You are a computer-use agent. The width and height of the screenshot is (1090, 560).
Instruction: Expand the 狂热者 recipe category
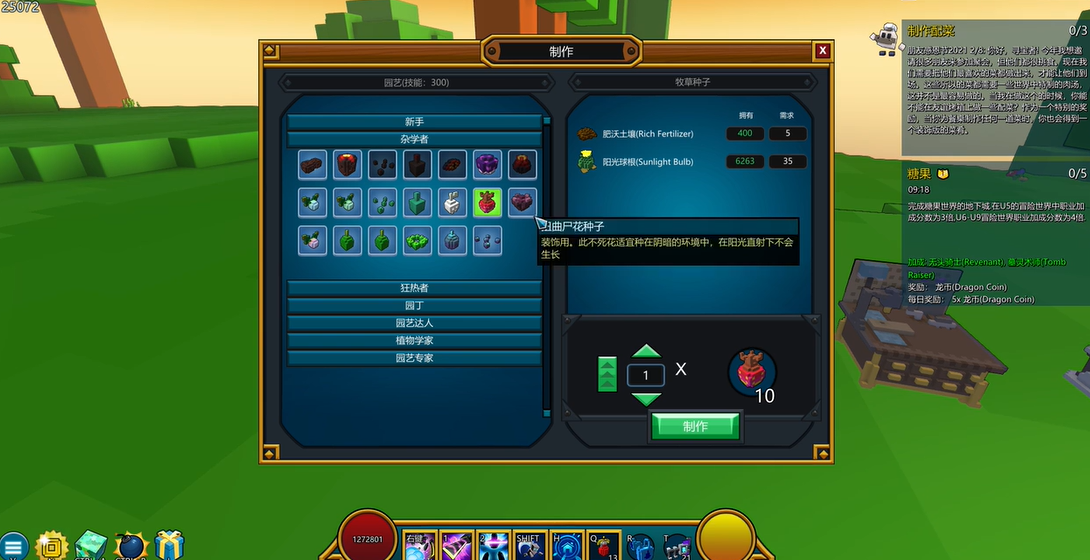pos(414,288)
